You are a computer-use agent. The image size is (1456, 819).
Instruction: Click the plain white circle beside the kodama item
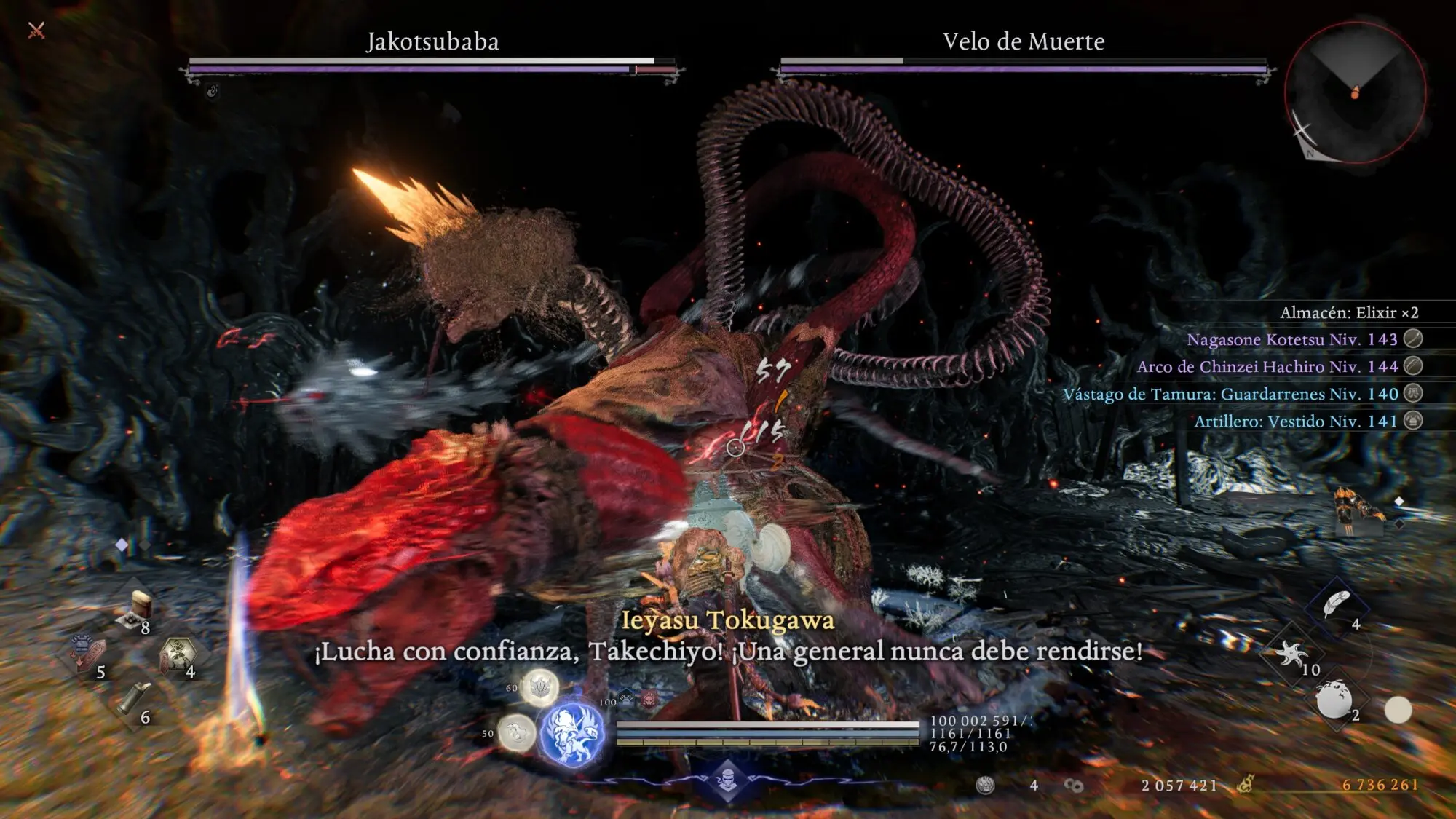click(x=1397, y=710)
